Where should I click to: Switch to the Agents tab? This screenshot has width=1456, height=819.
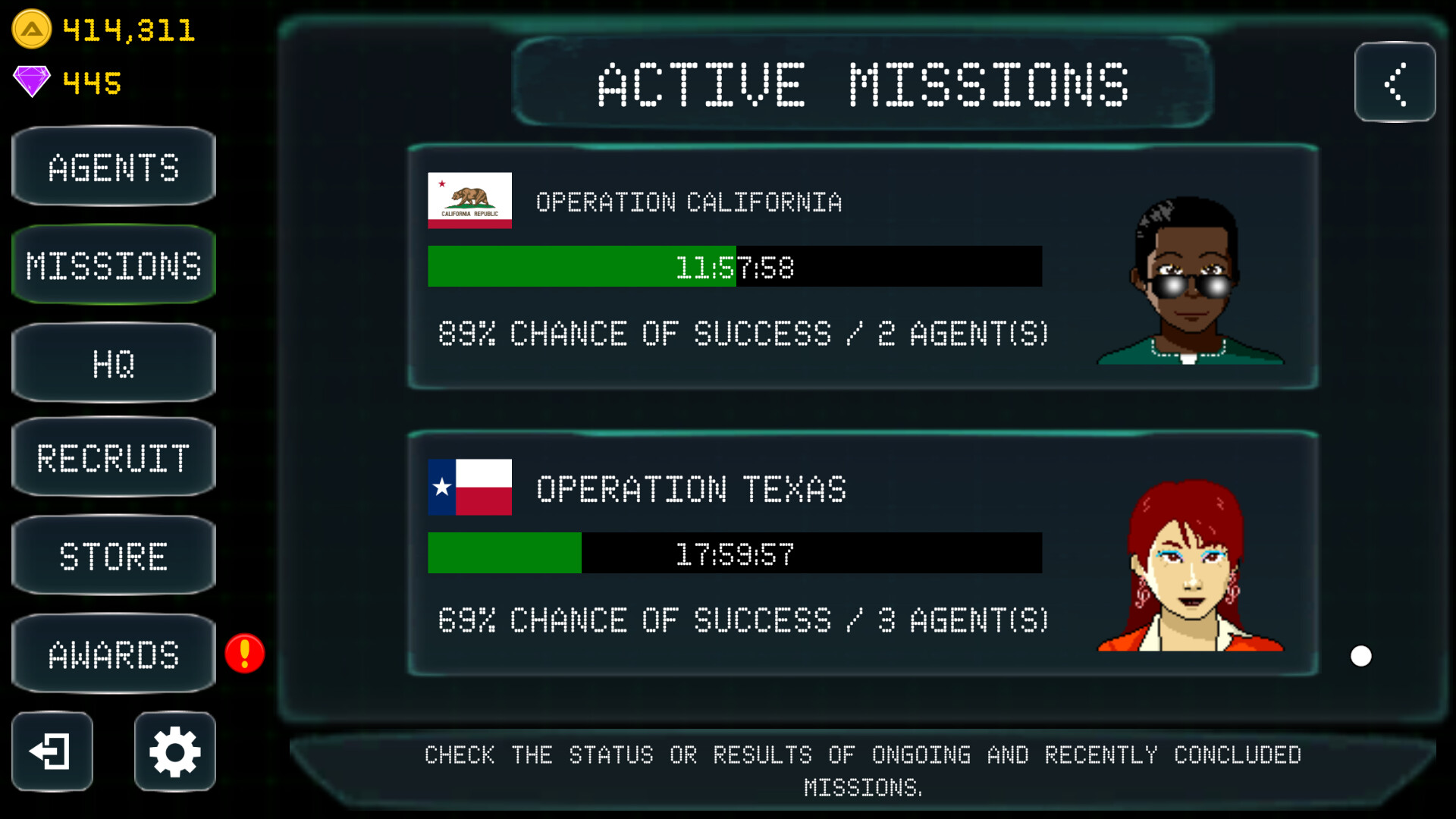pyautogui.click(x=113, y=168)
